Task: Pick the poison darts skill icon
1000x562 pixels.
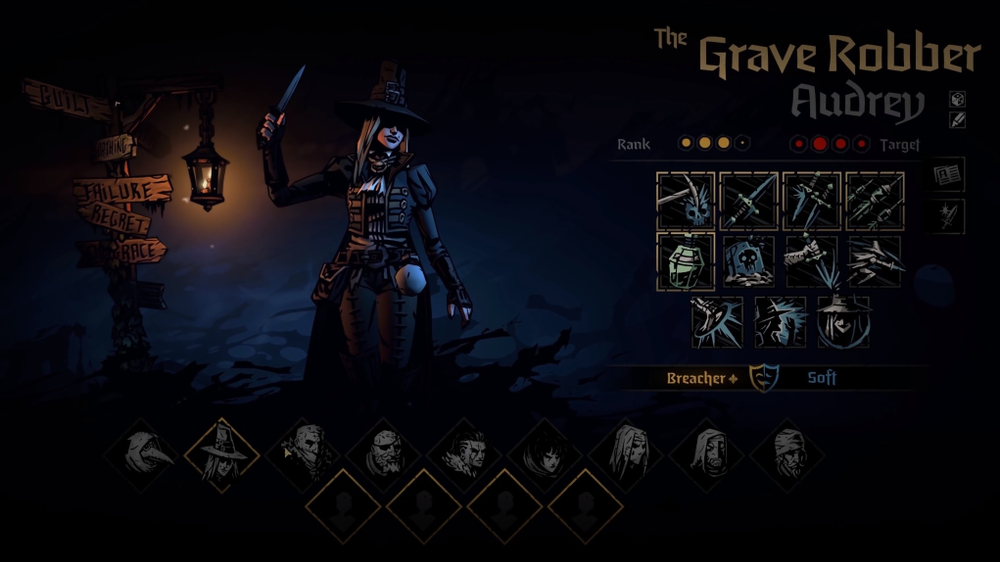Action: [x=875, y=201]
